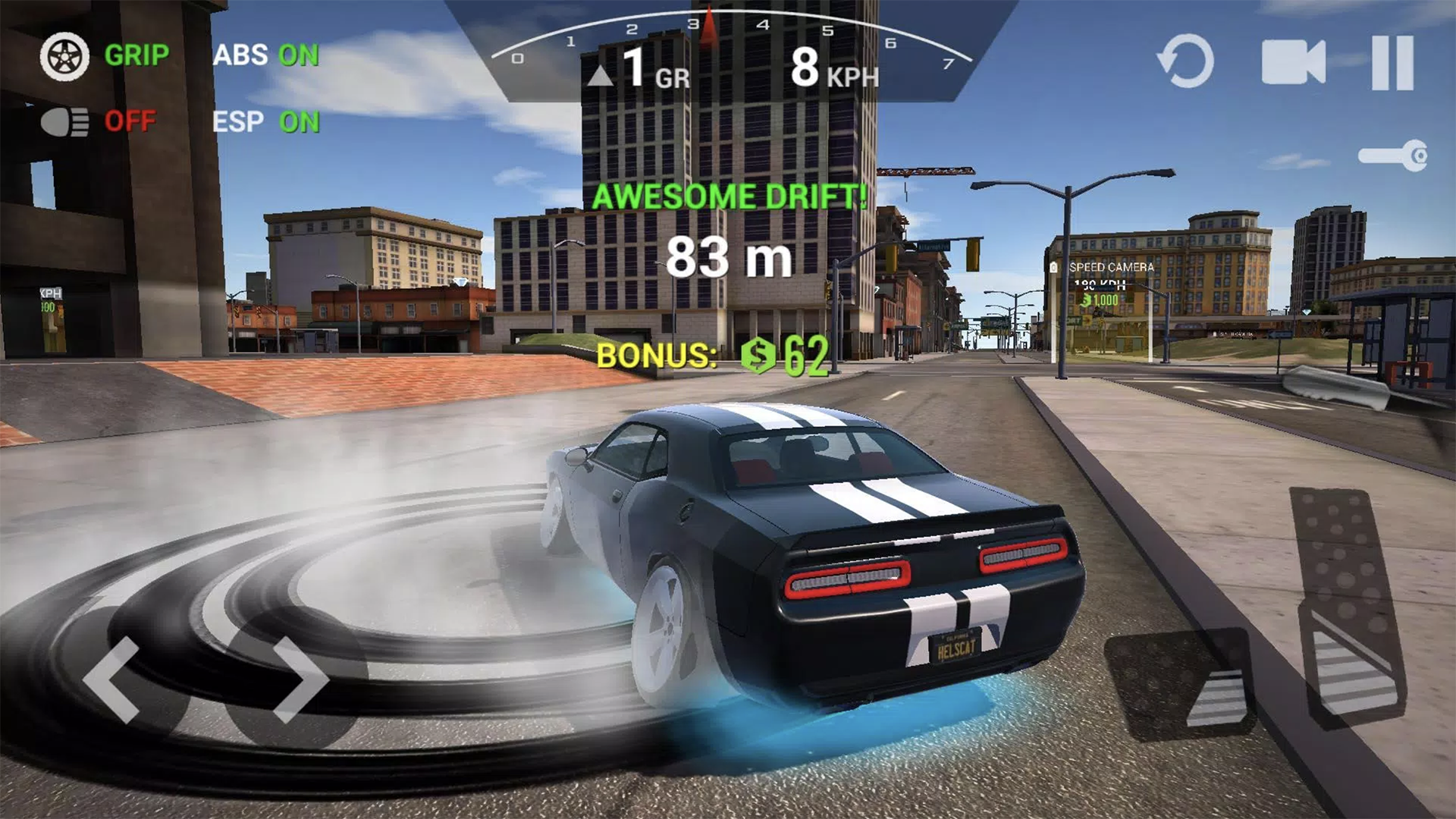Image resolution: width=1456 pixels, height=819 pixels.
Task: Switch the GRIP driving mode
Action: click(x=135, y=55)
